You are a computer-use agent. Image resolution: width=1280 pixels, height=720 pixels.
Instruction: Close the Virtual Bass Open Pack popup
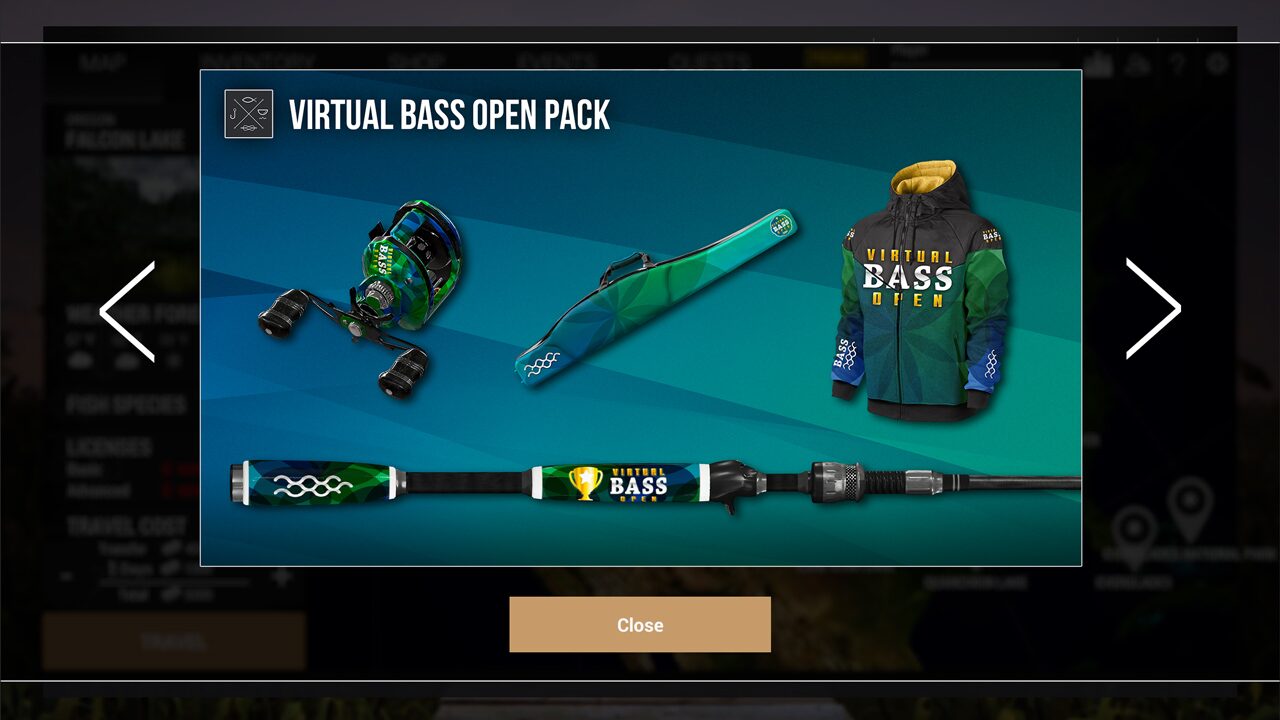click(639, 624)
